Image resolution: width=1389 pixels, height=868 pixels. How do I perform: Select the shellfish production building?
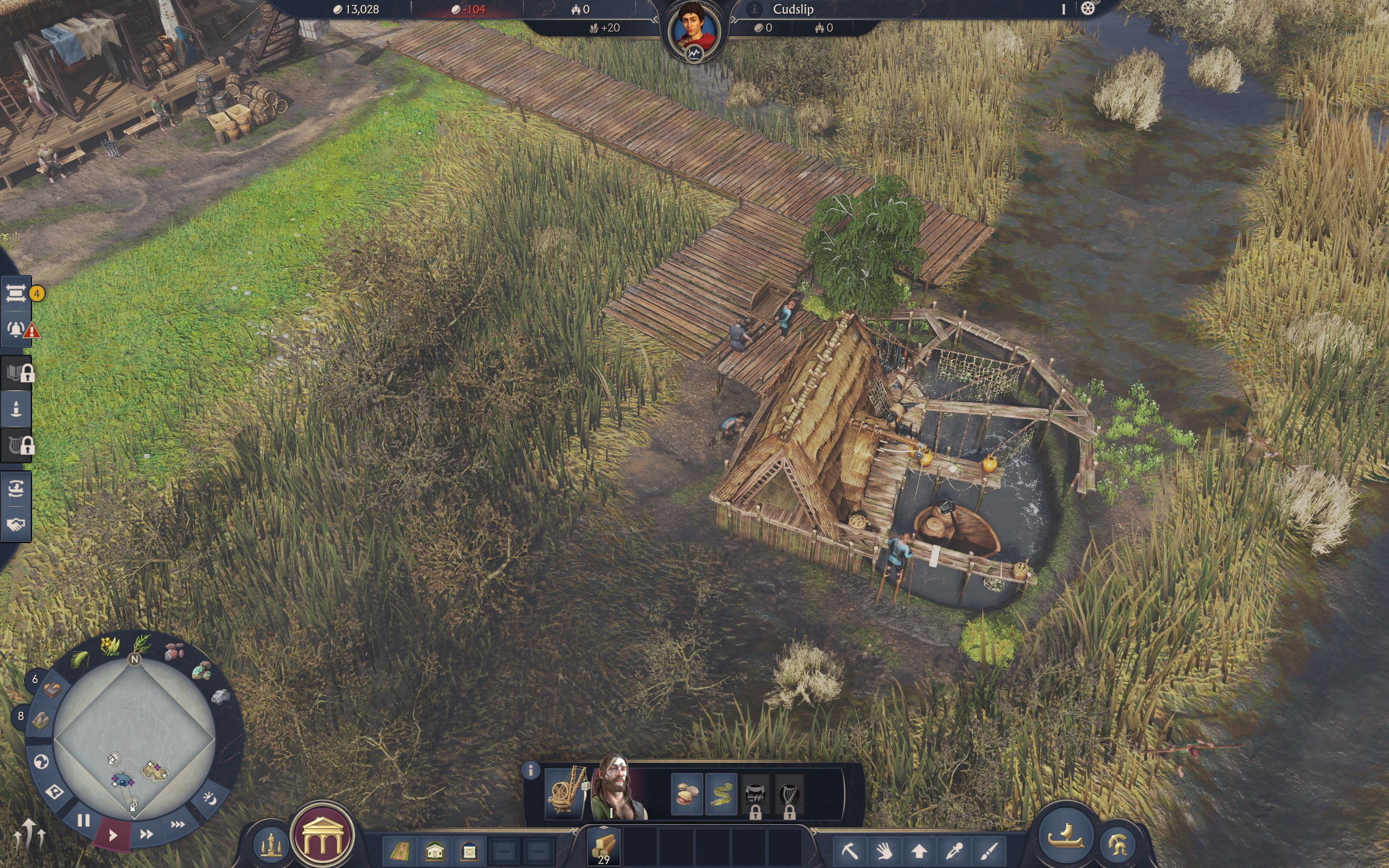pos(686,795)
